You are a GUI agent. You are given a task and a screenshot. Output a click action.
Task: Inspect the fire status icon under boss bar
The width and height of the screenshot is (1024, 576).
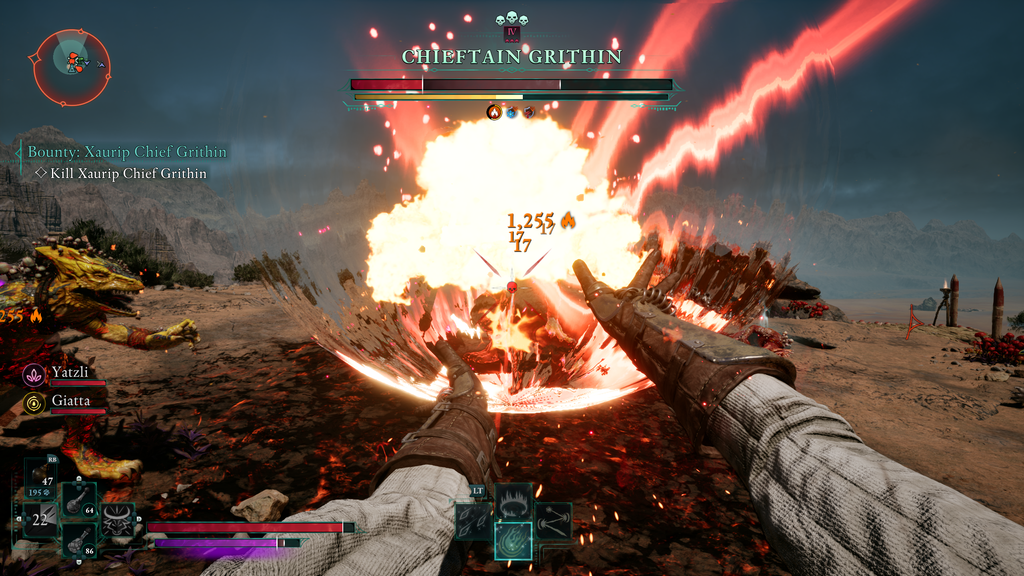pyautogui.click(x=493, y=112)
